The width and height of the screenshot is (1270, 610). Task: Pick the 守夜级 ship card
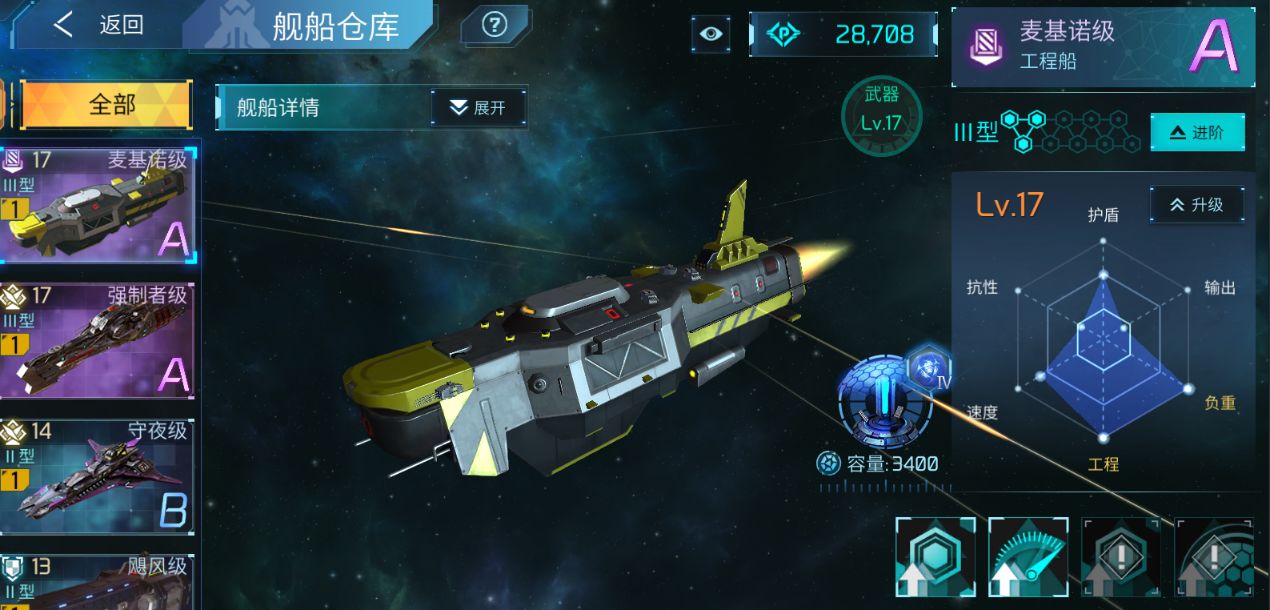click(98, 476)
